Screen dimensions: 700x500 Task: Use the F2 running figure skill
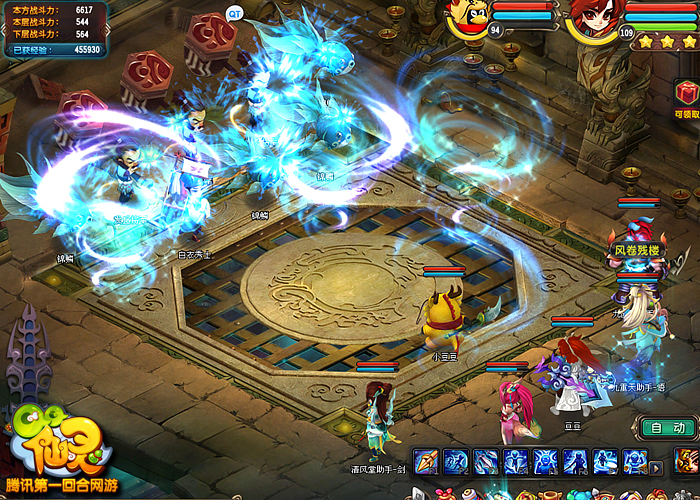[x=456, y=462]
